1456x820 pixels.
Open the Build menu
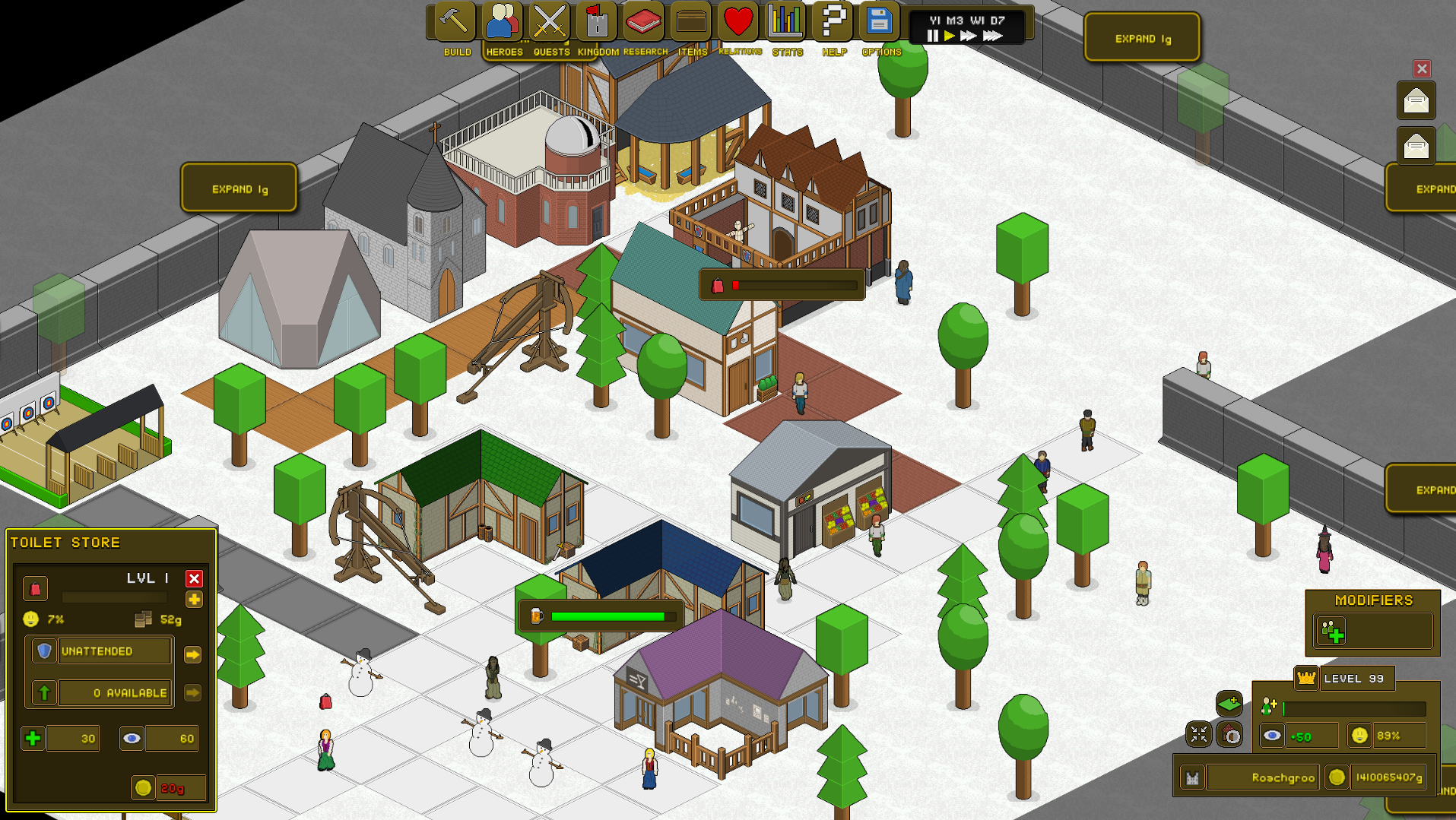coord(455,23)
